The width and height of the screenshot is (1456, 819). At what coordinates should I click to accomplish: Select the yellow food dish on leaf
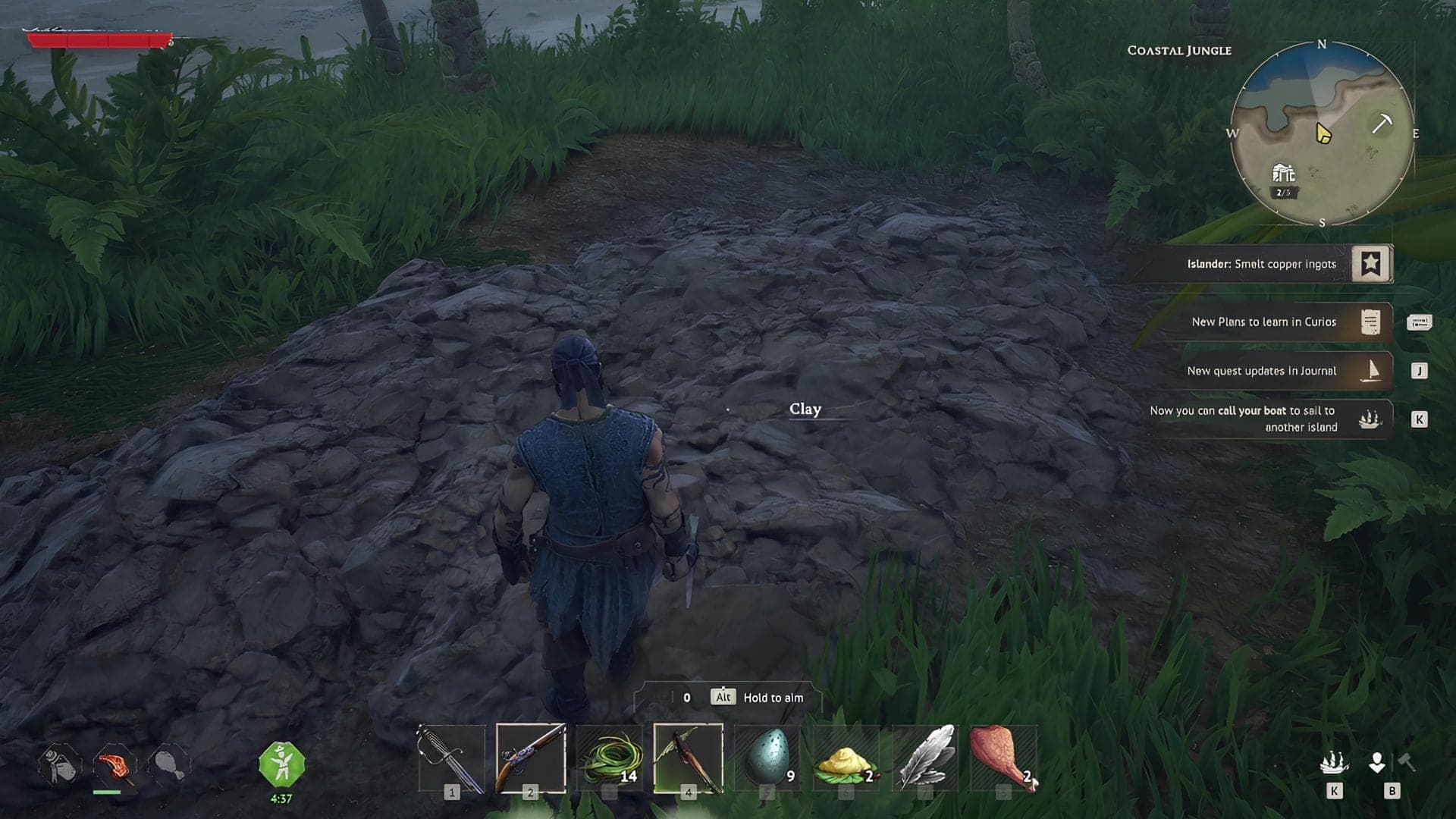click(846, 758)
